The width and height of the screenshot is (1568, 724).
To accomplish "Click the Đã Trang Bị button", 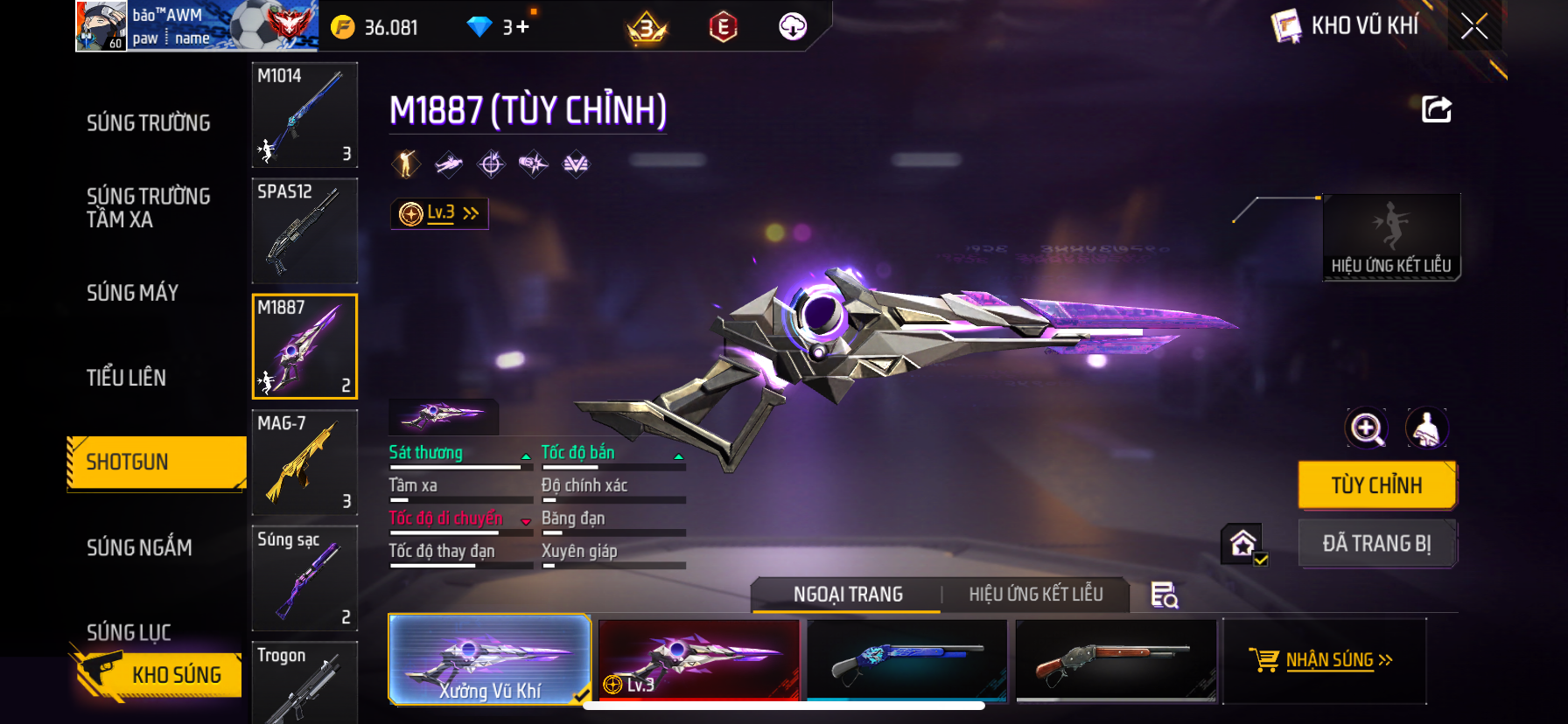I will click(1376, 544).
